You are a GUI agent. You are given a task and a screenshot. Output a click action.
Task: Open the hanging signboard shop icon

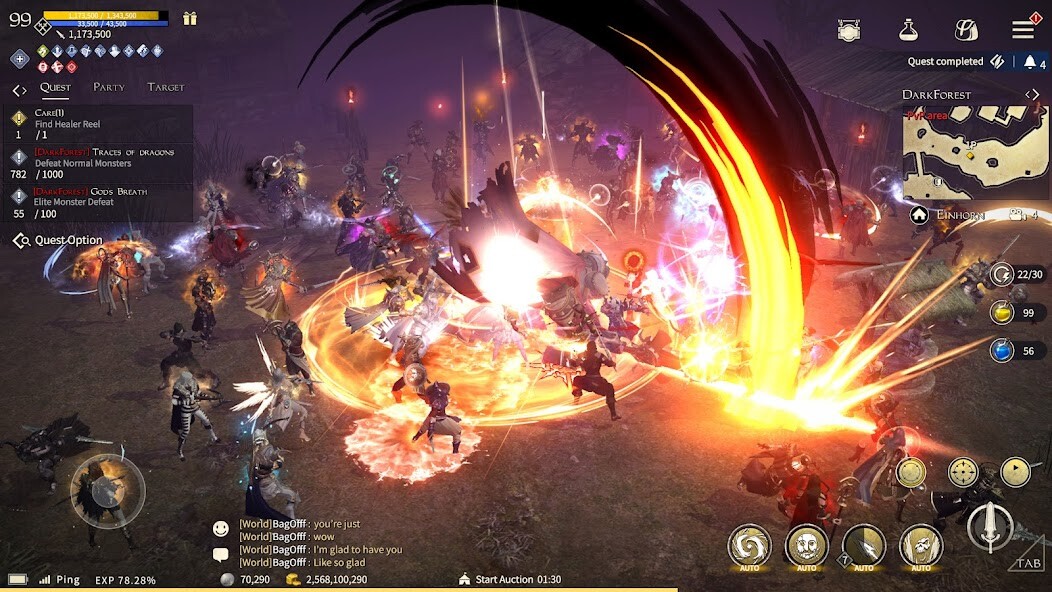849,30
